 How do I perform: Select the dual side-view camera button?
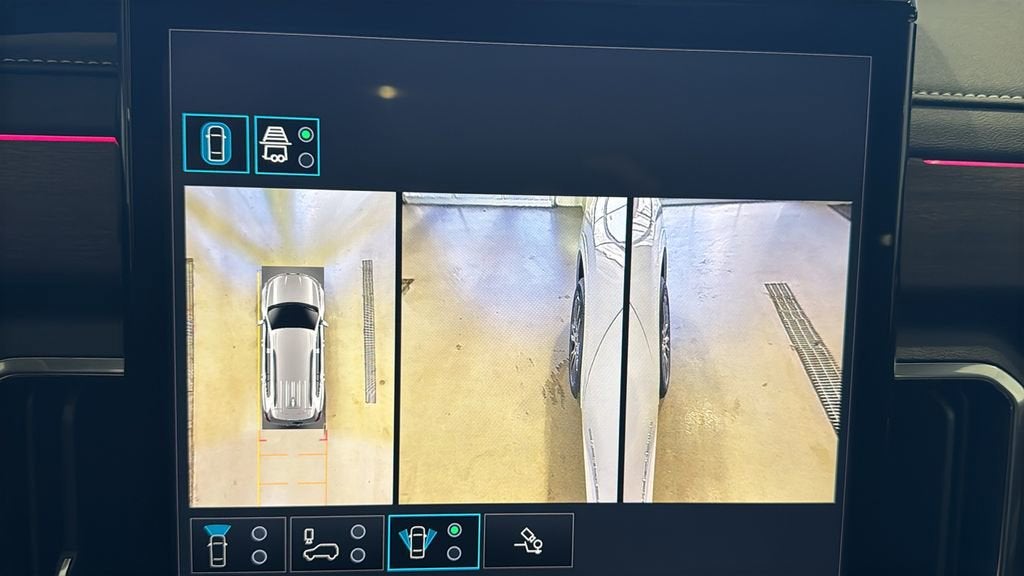click(x=433, y=542)
